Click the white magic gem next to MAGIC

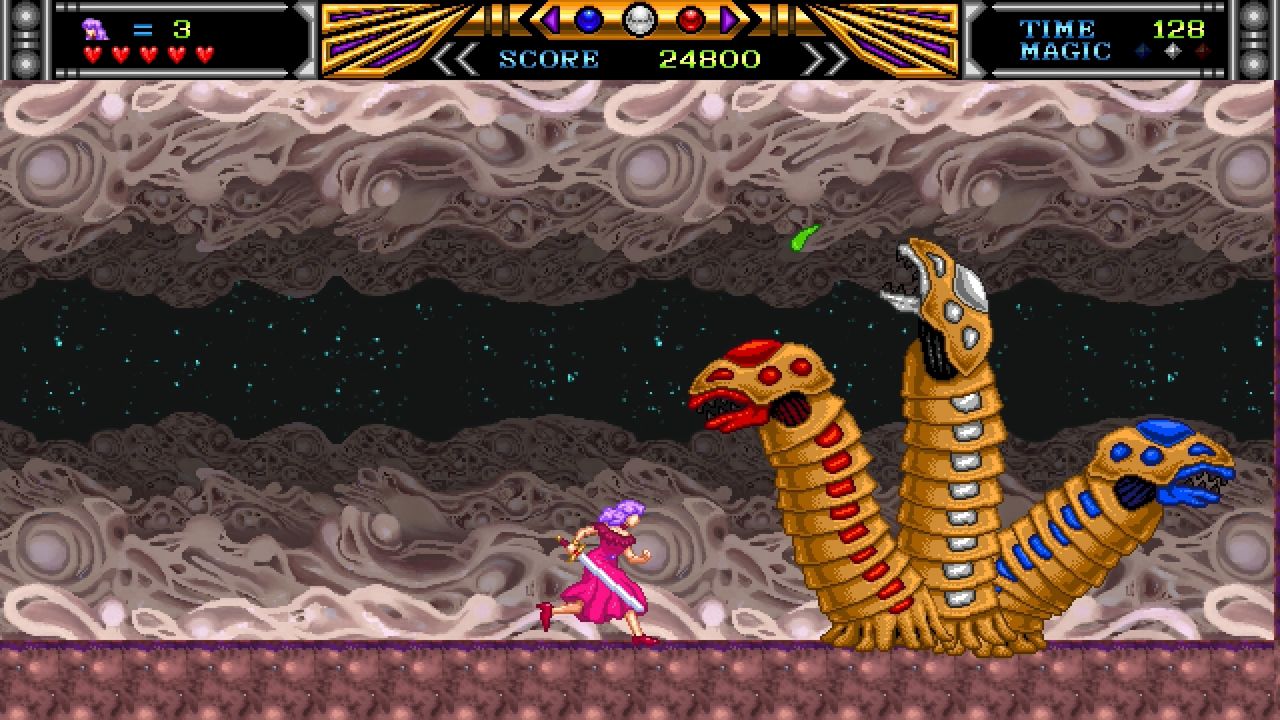1172,49
